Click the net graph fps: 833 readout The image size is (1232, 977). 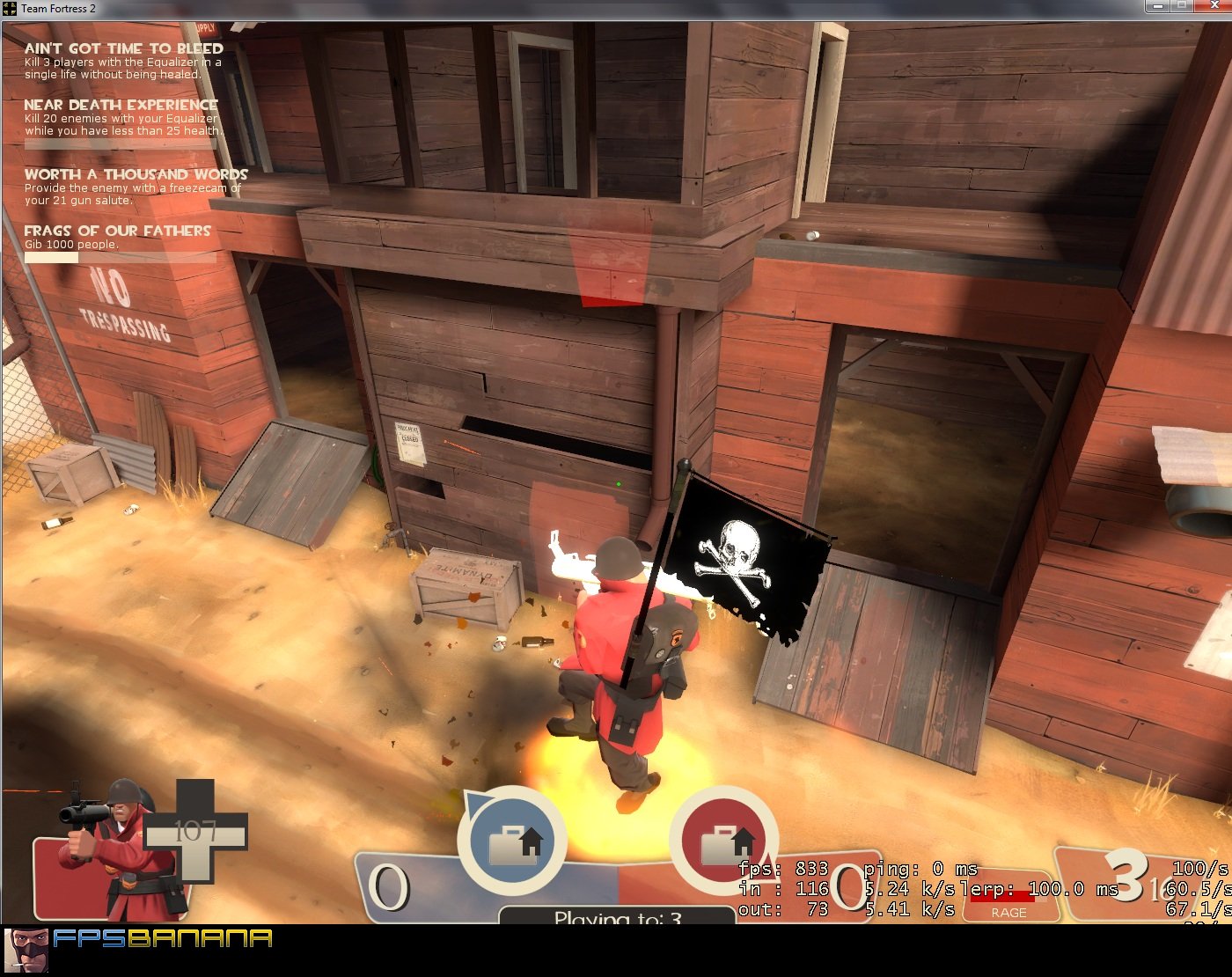coord(788,868)
